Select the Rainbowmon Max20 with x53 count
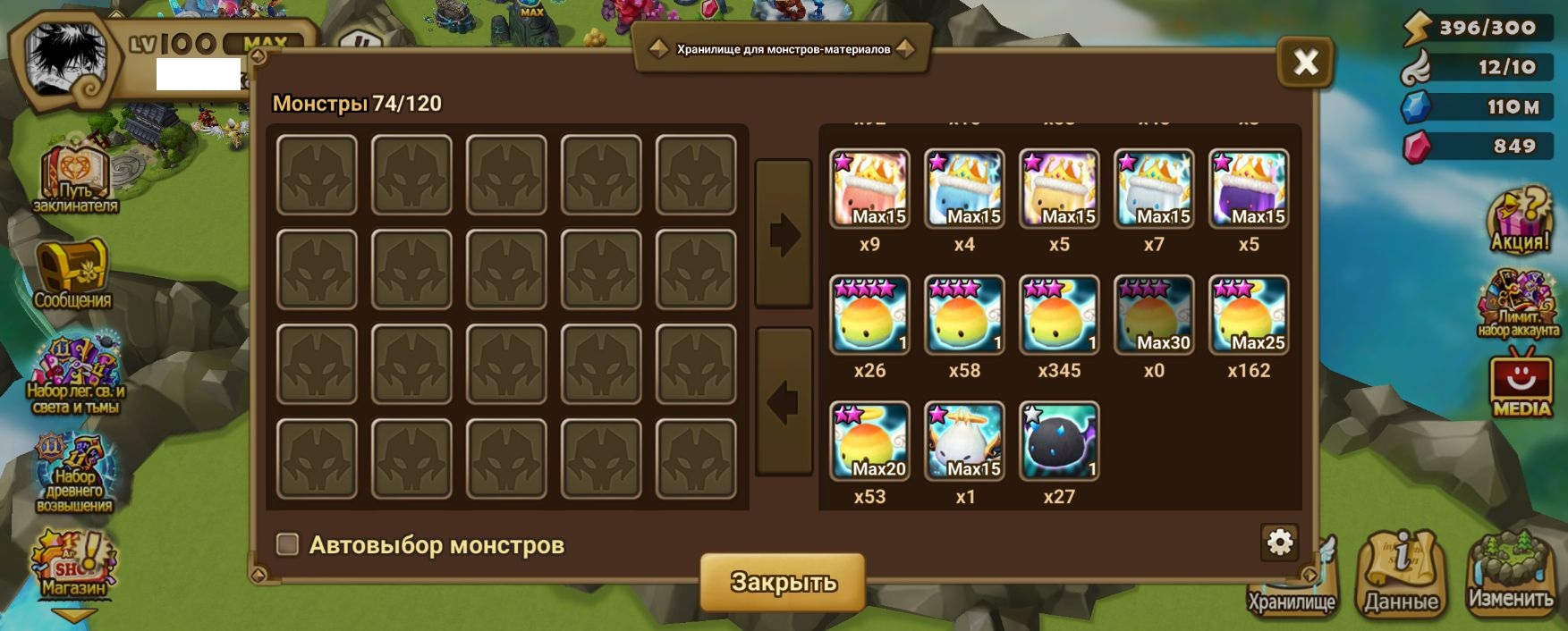This screenshot has height=631, width=1568. (869, 442)
